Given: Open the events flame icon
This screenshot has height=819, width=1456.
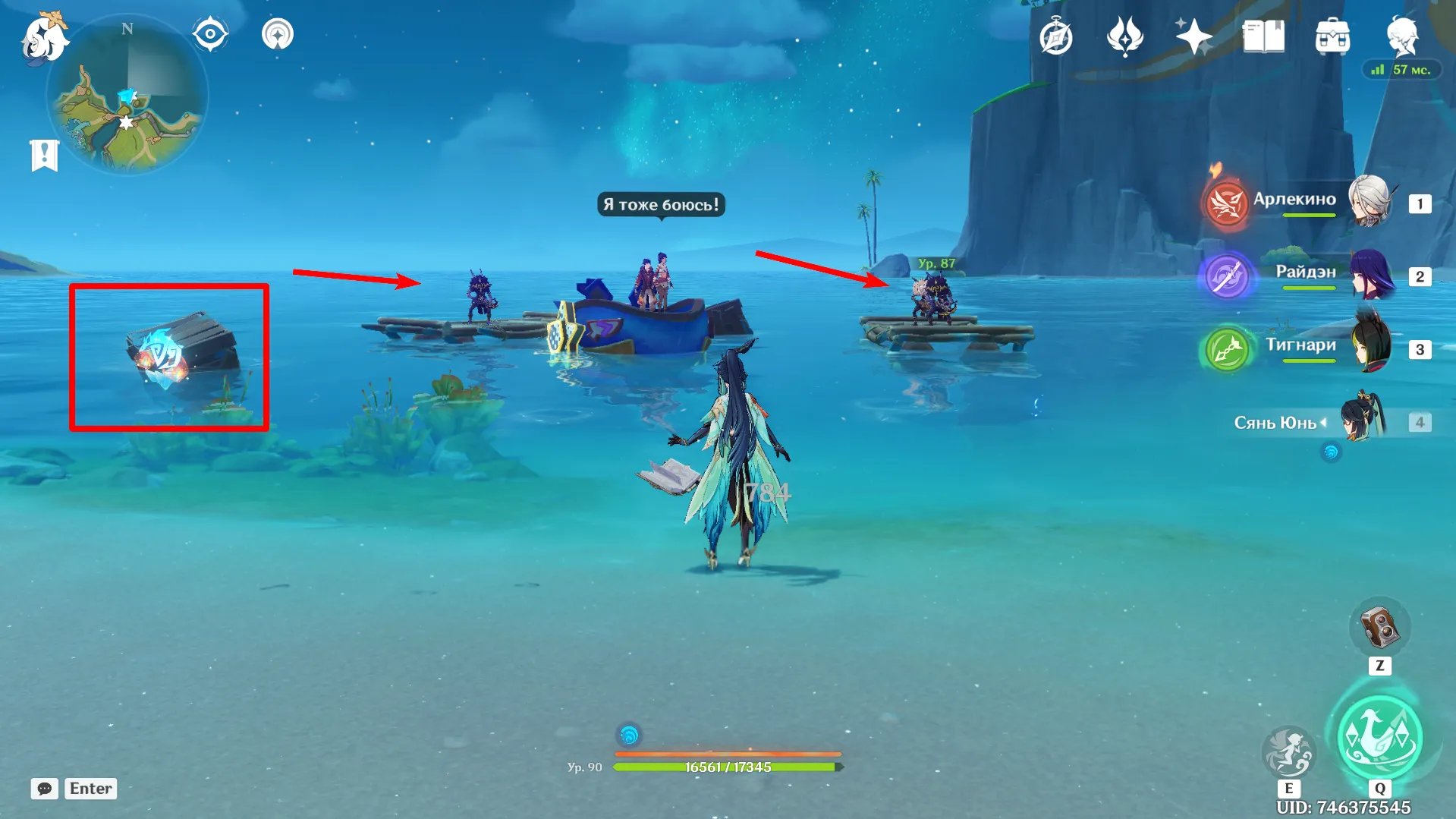Looking at the screenshot, I should point(1124,36).
